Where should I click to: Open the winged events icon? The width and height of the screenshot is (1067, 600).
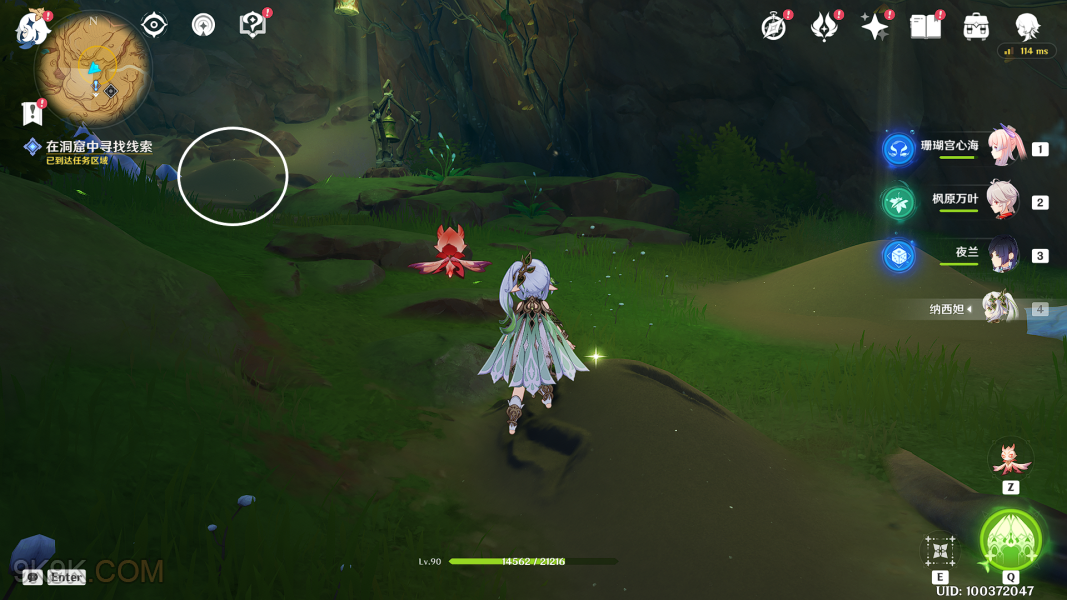(824, 27)
